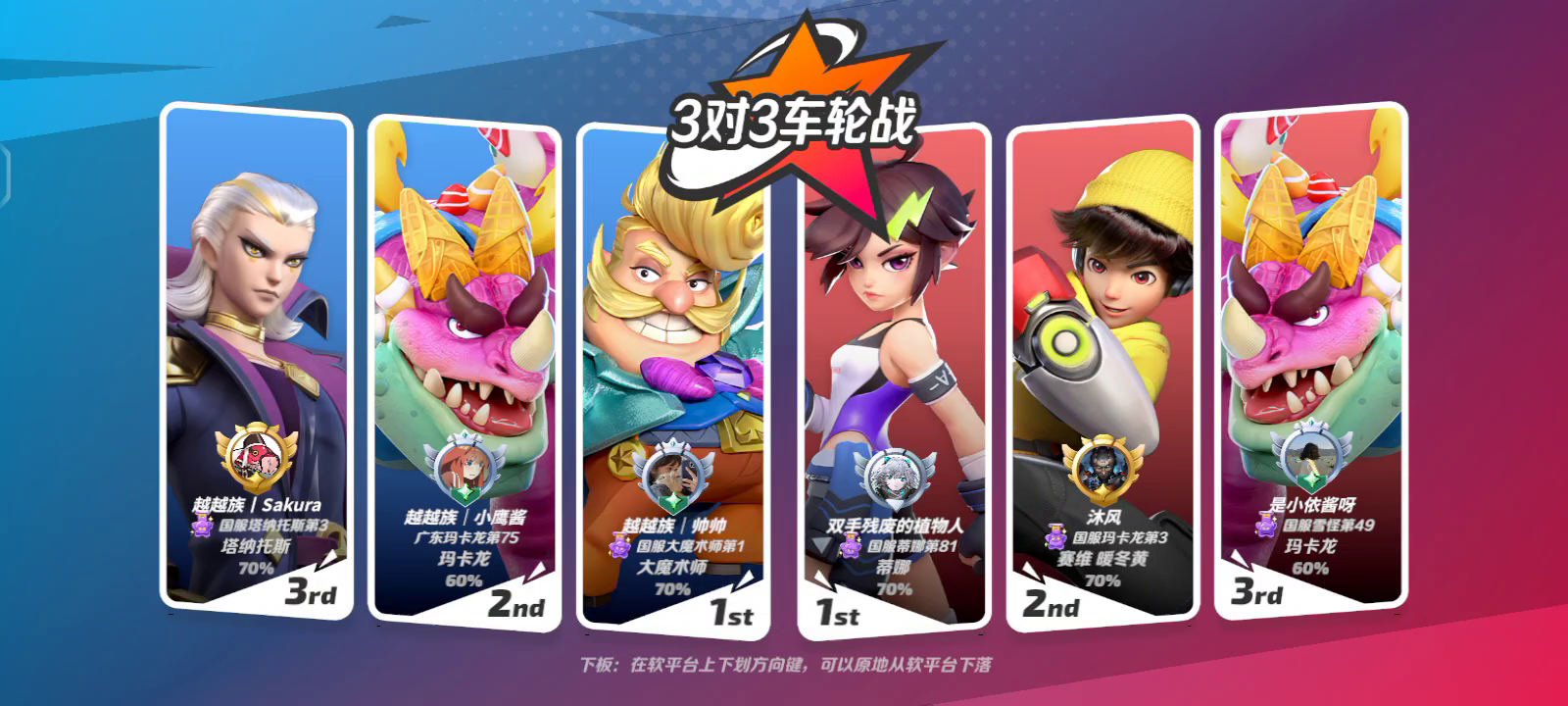
Task: Expand the arrow beside 2nd place rank
Action: click(x=537, y=571)
